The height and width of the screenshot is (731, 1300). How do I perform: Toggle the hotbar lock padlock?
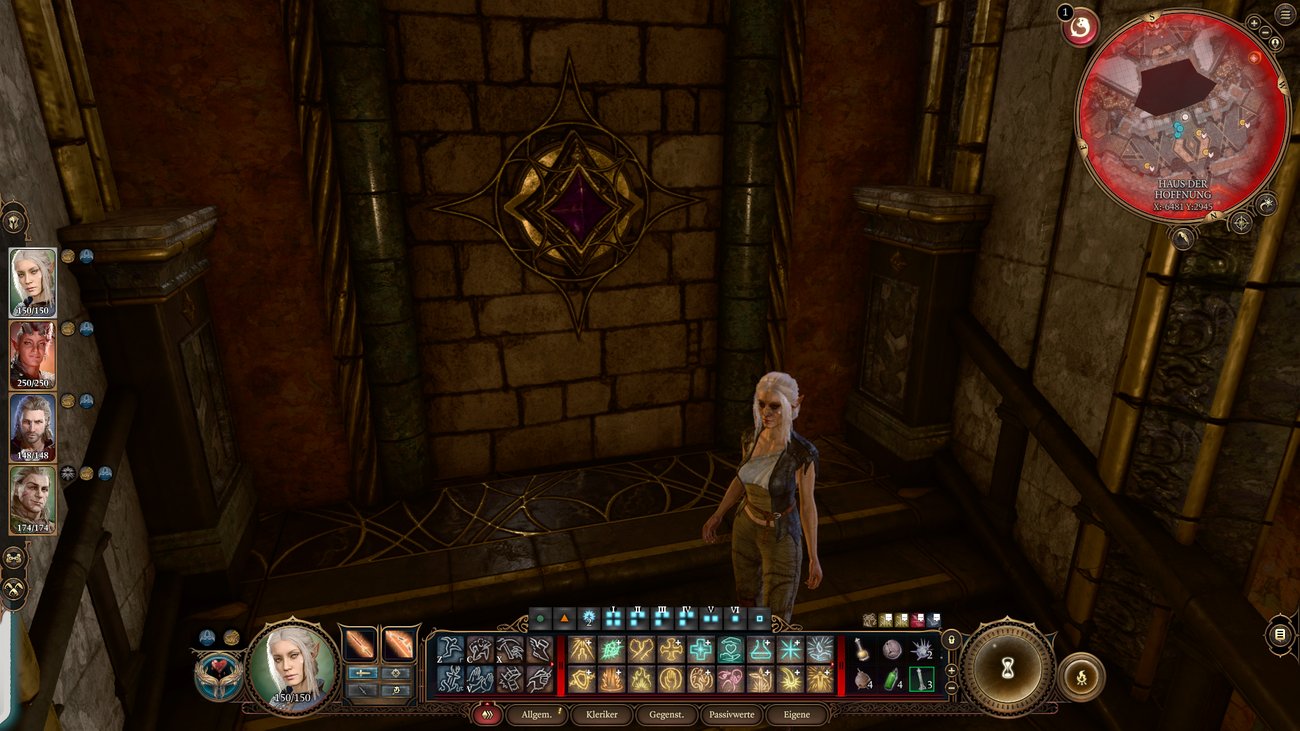coord(950,640)
